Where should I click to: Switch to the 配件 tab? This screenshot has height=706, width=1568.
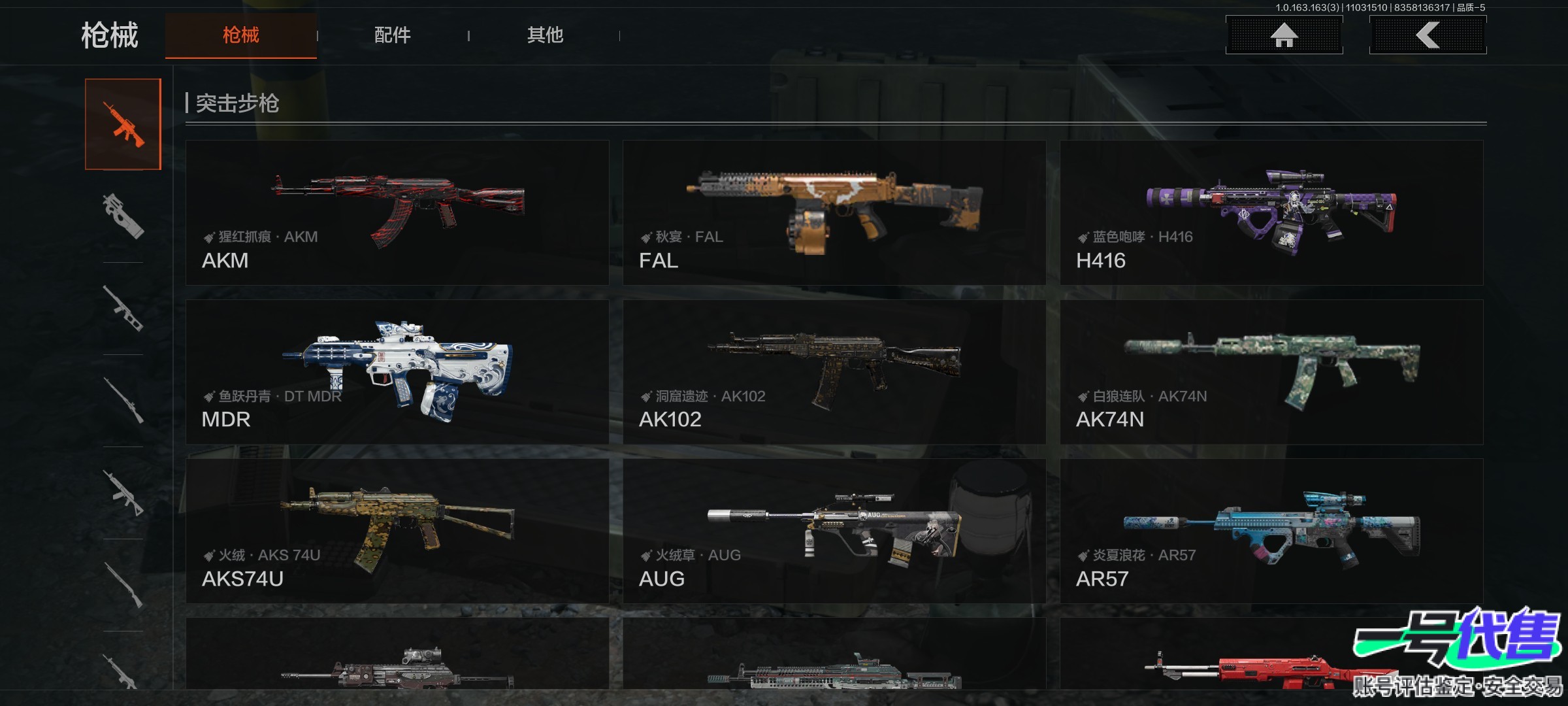[392, 35]
